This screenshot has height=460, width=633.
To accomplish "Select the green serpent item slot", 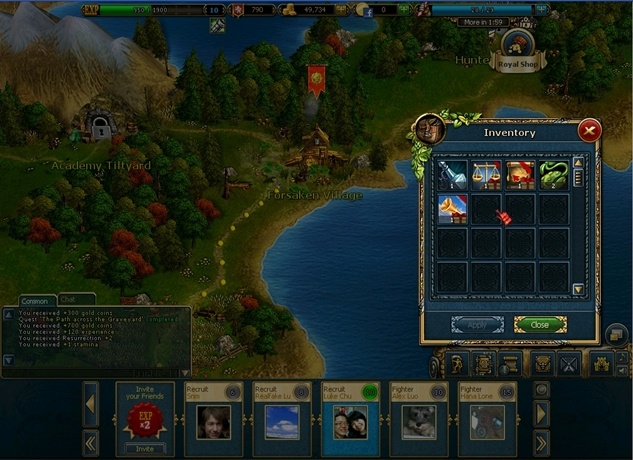I will [x=553, y=174].
